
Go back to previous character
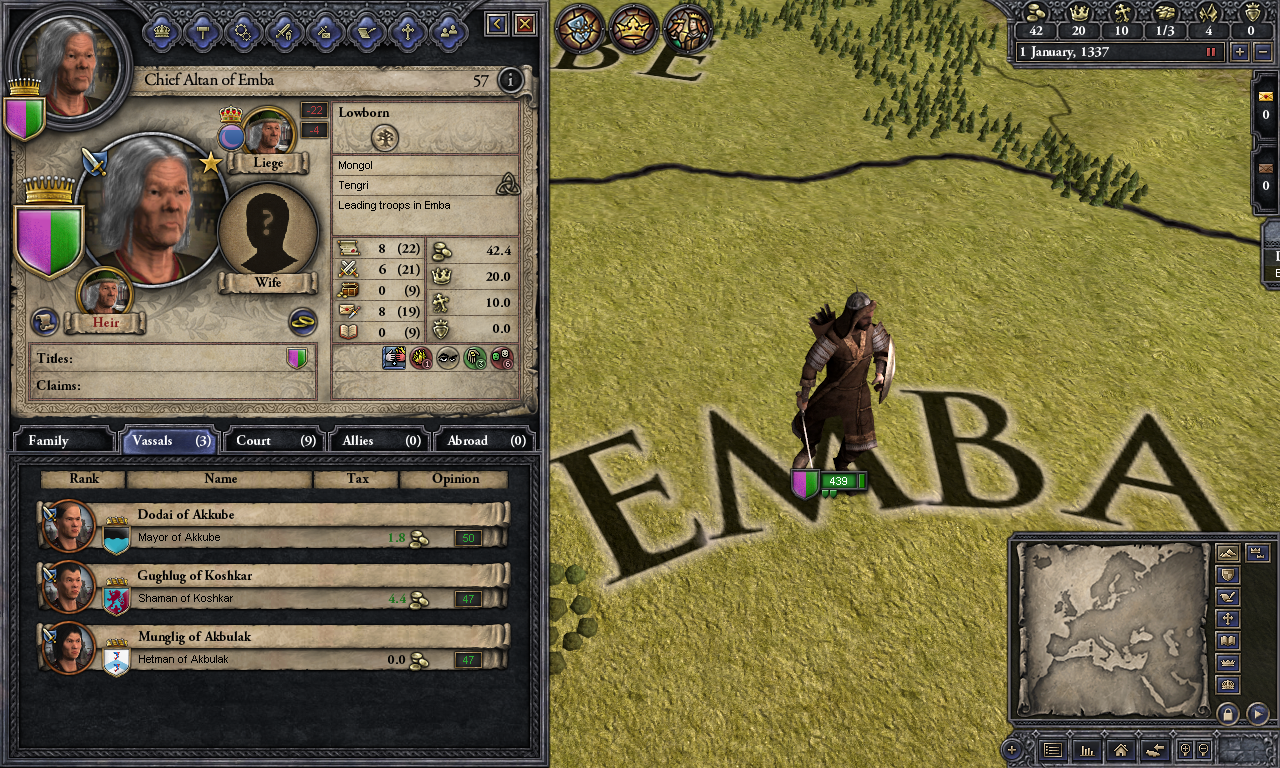click(x=496, y=24)
